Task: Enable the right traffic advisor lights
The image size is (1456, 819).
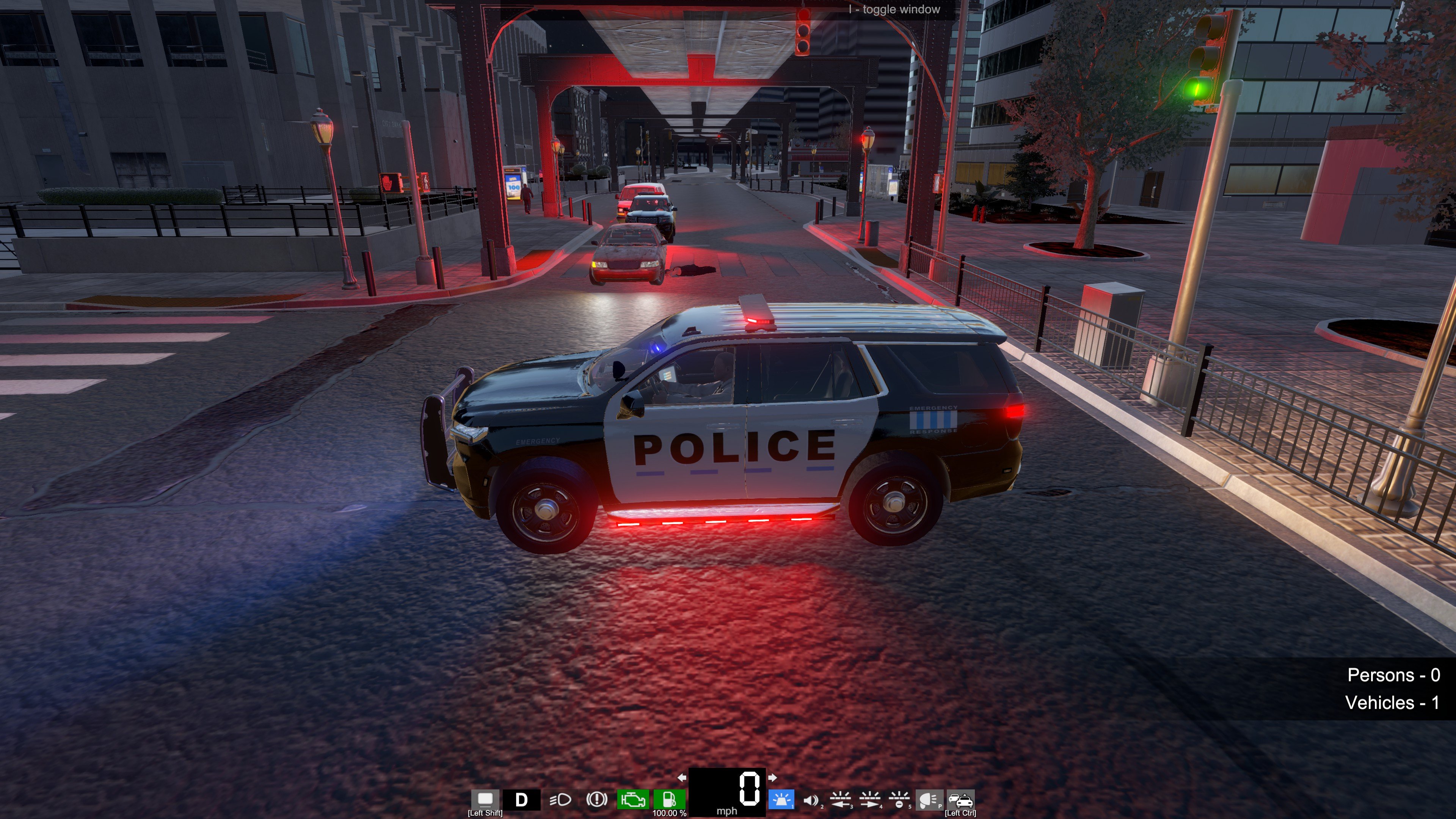Action: pyautogui.click(x=870, y=800)
